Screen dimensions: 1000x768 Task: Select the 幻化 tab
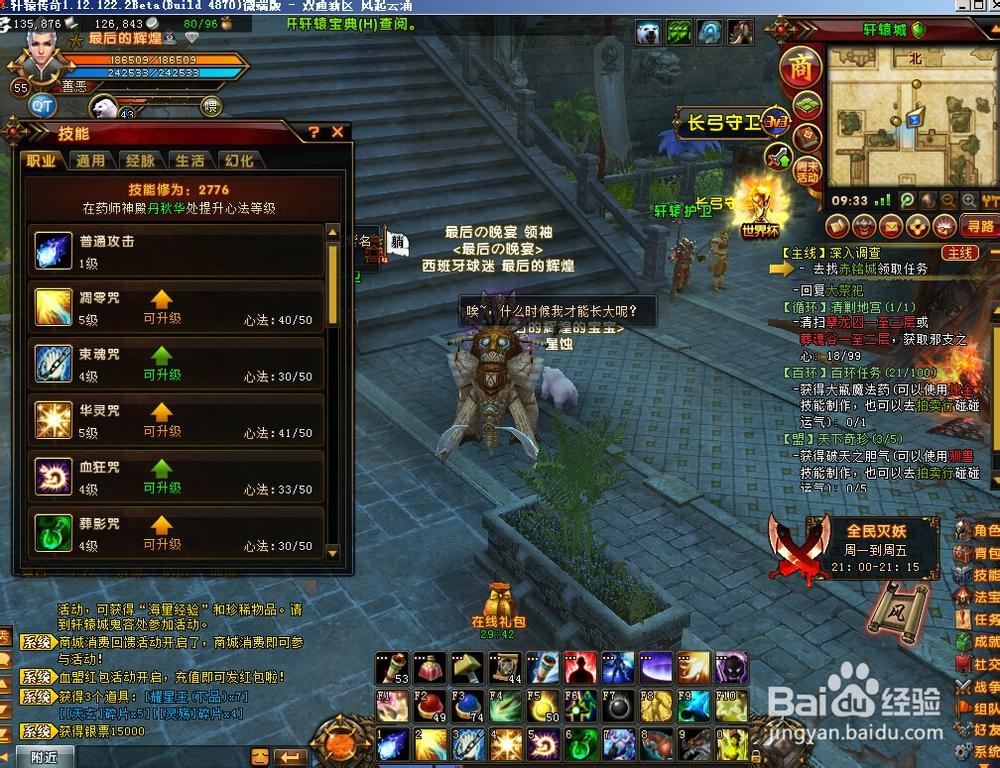click(x=239, y=160)
